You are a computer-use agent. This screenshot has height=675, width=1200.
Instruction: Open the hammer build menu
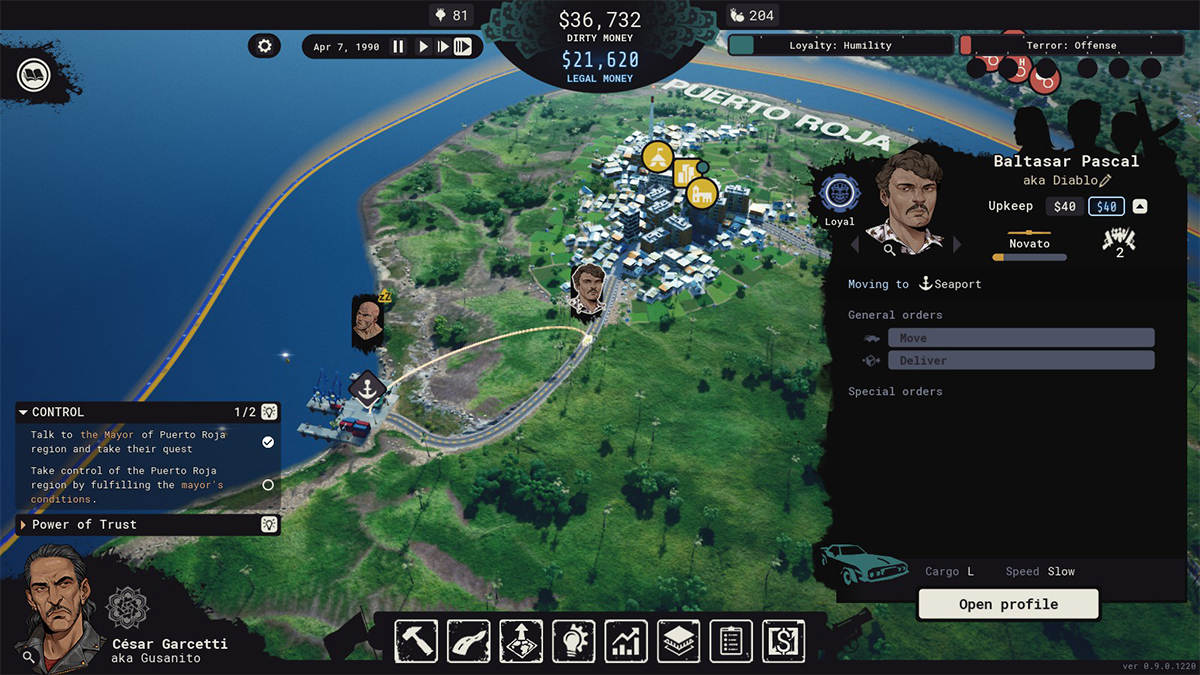(x=416, y=641)
